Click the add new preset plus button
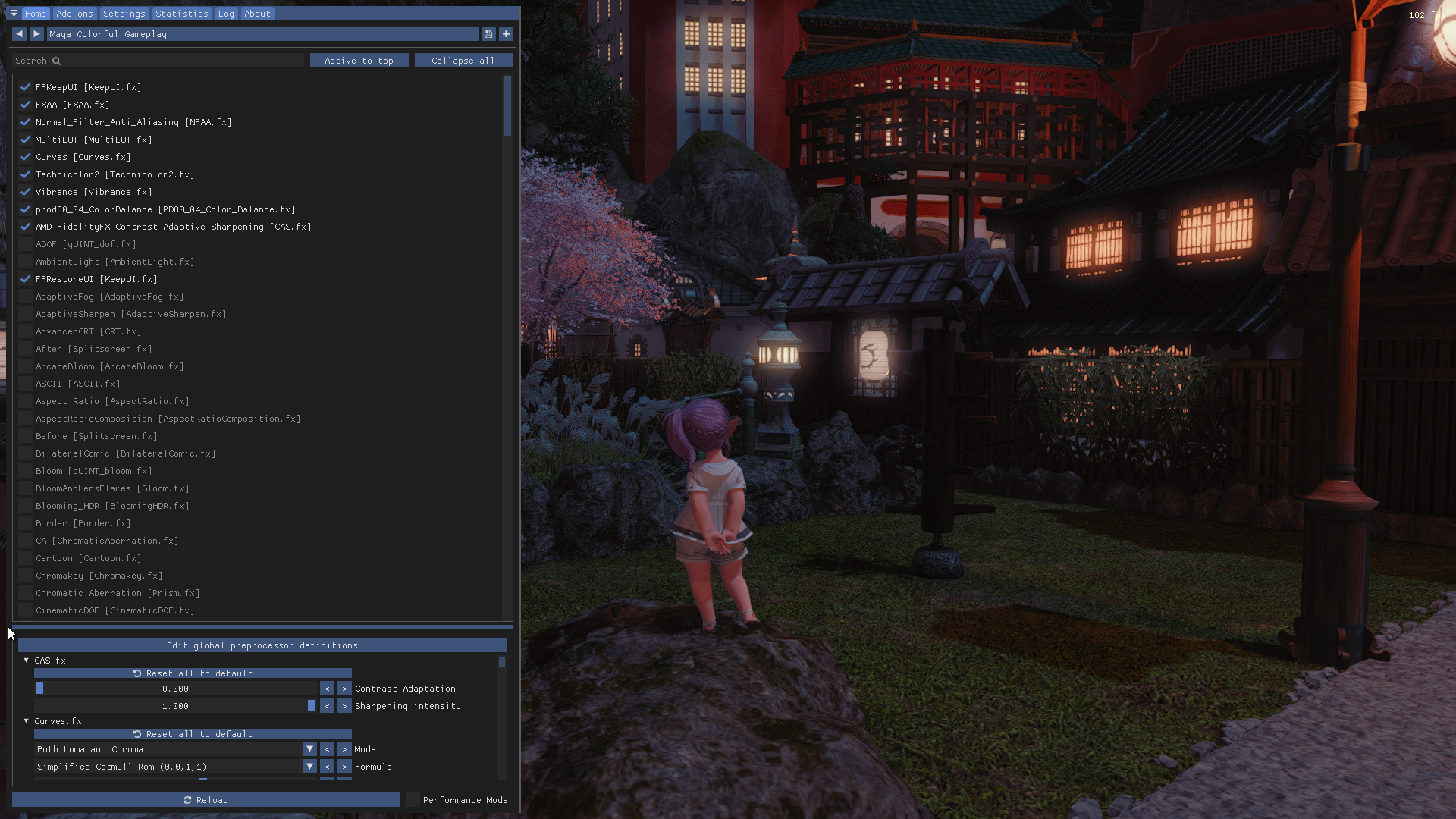This screenshot has width=1456, height=819. click(506, 34)
